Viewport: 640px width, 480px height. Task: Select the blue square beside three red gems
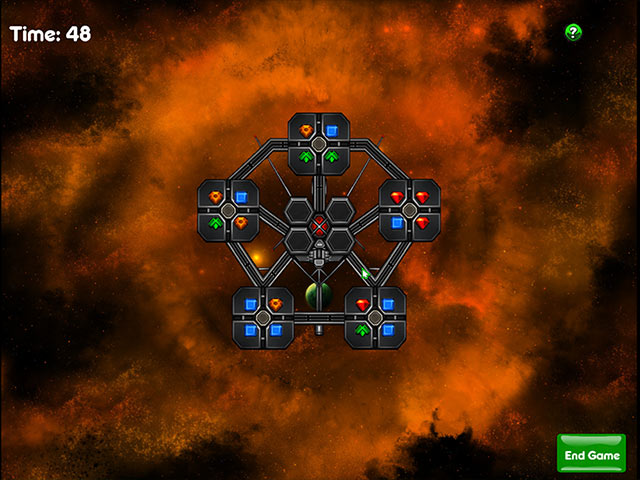(x=397, y=223)
